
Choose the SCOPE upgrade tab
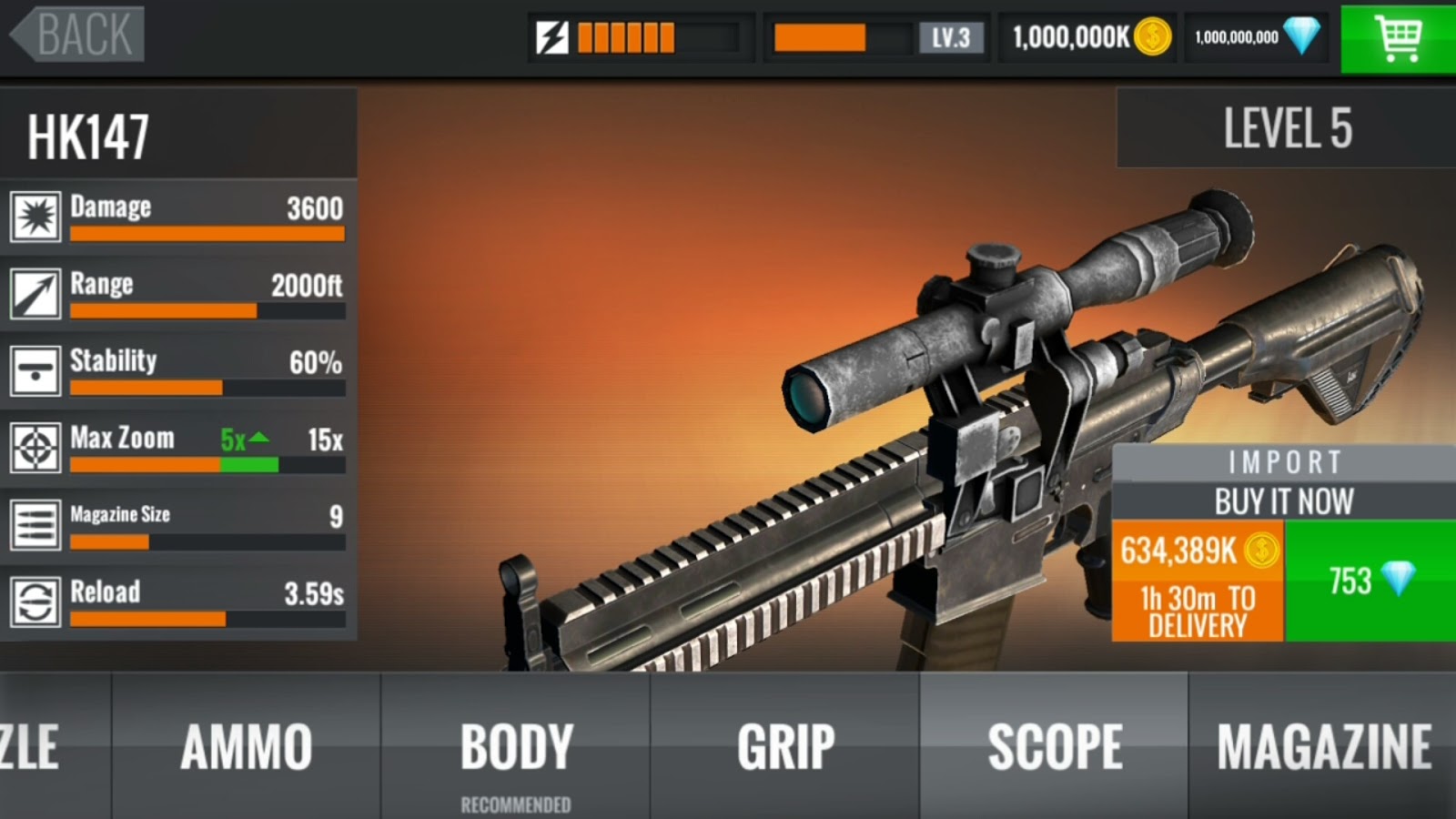point(1055,746)
